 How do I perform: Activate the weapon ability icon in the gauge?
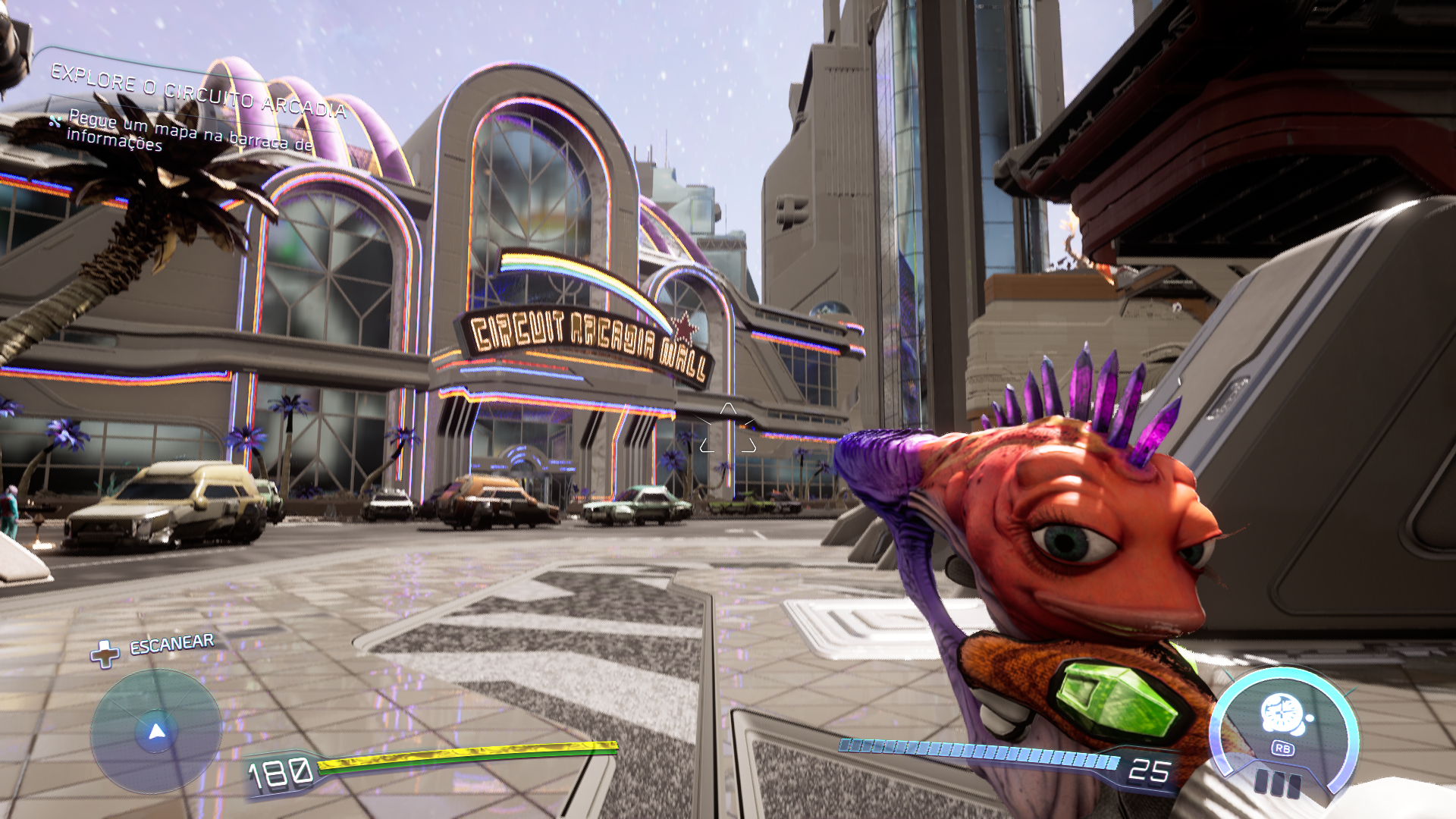coord(1282,714)
